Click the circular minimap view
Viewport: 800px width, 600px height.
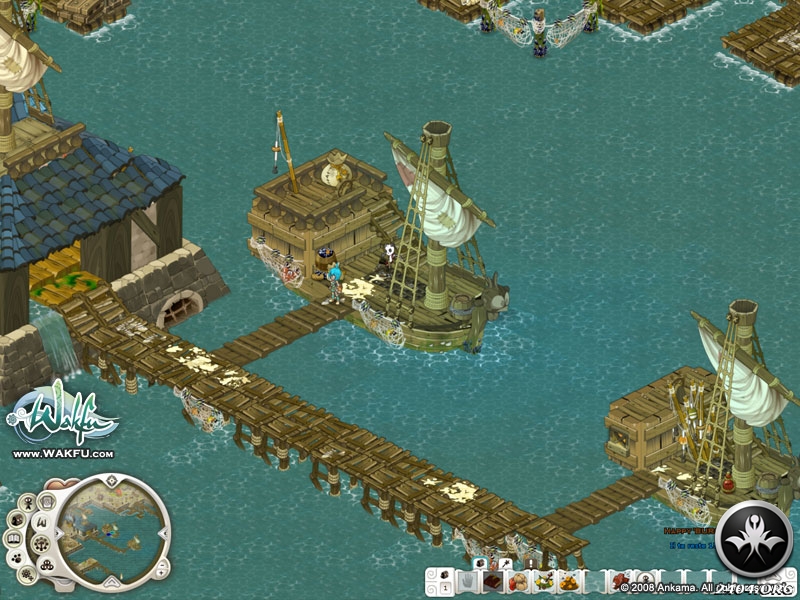tap(110, 535)
